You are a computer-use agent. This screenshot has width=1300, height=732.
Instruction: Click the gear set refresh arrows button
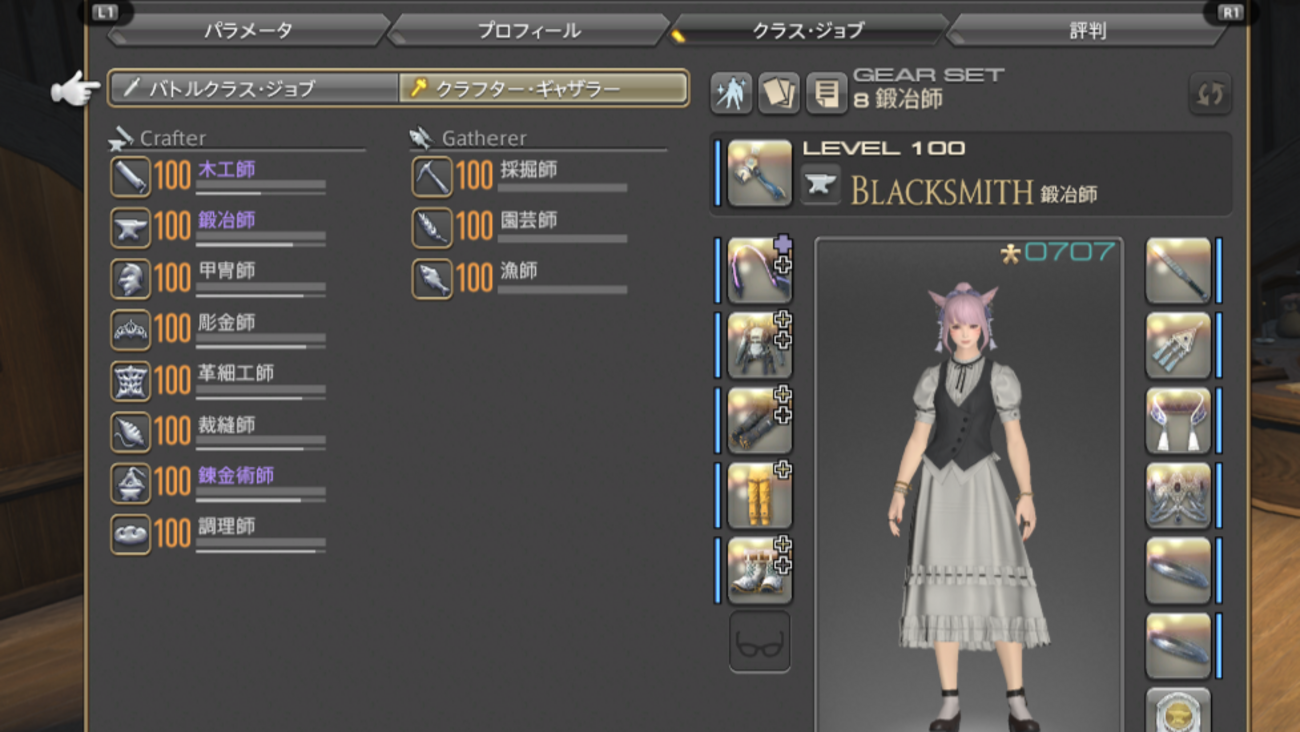1209,94
